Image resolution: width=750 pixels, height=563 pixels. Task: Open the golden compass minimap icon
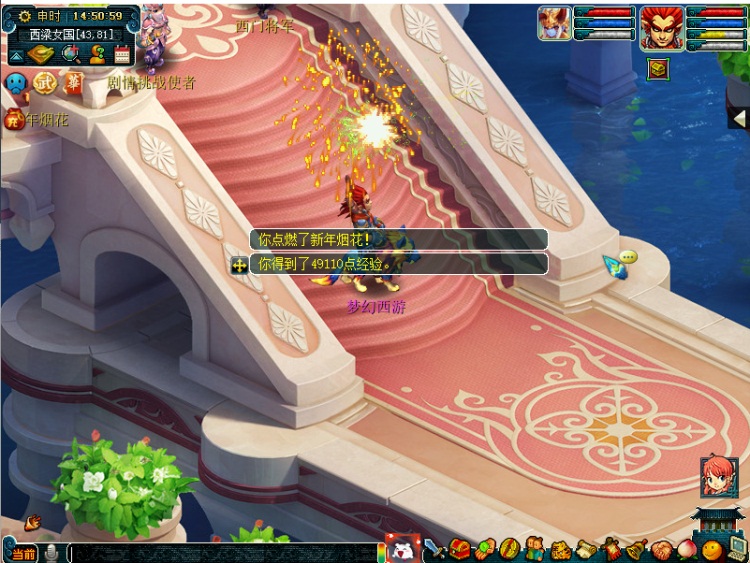click(41, 54)
